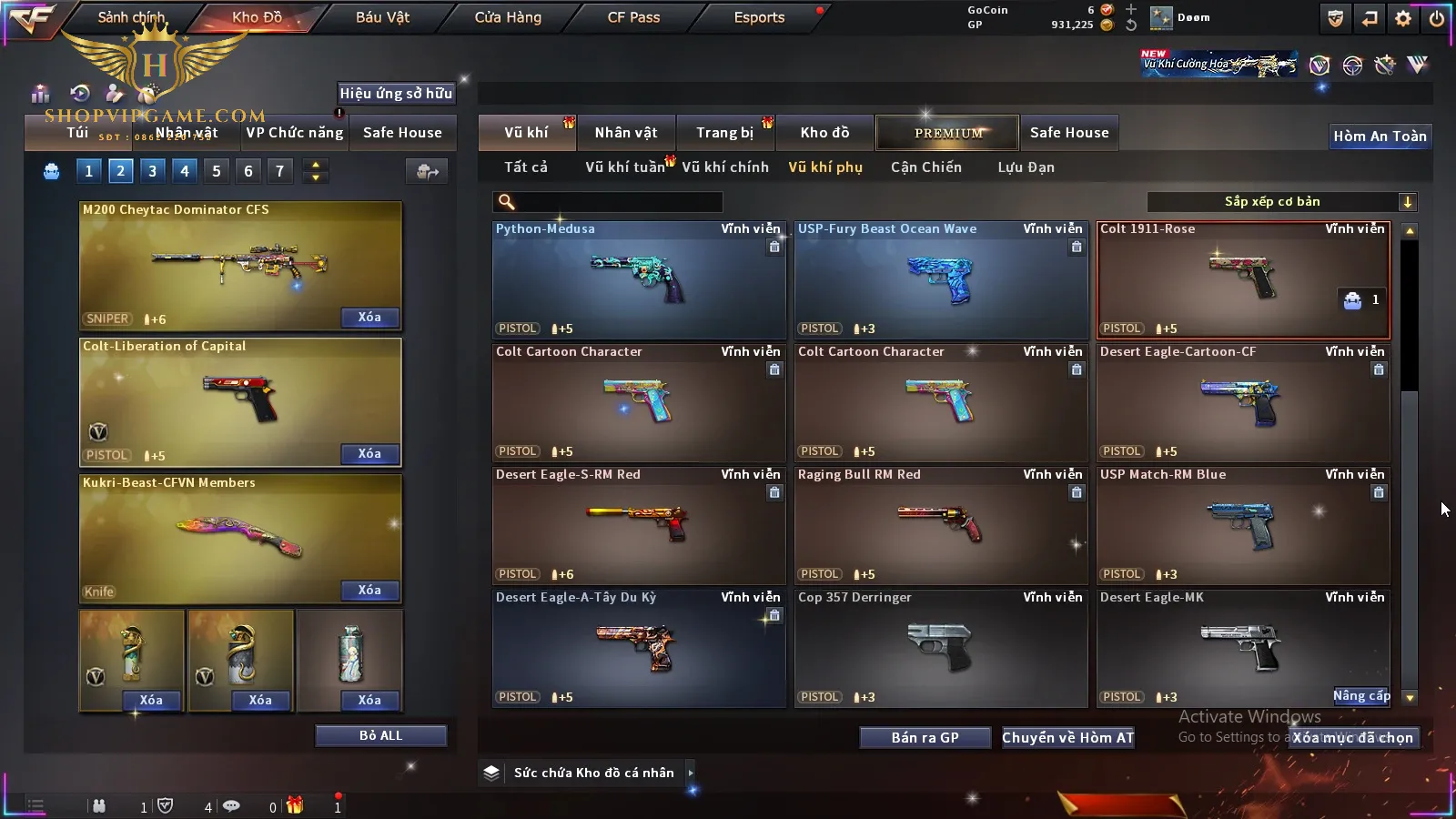This screenshot has height=819, width=1456.
Task: Choose the Raging Bull RM Red revolver
Action: (x=940, y=526)
